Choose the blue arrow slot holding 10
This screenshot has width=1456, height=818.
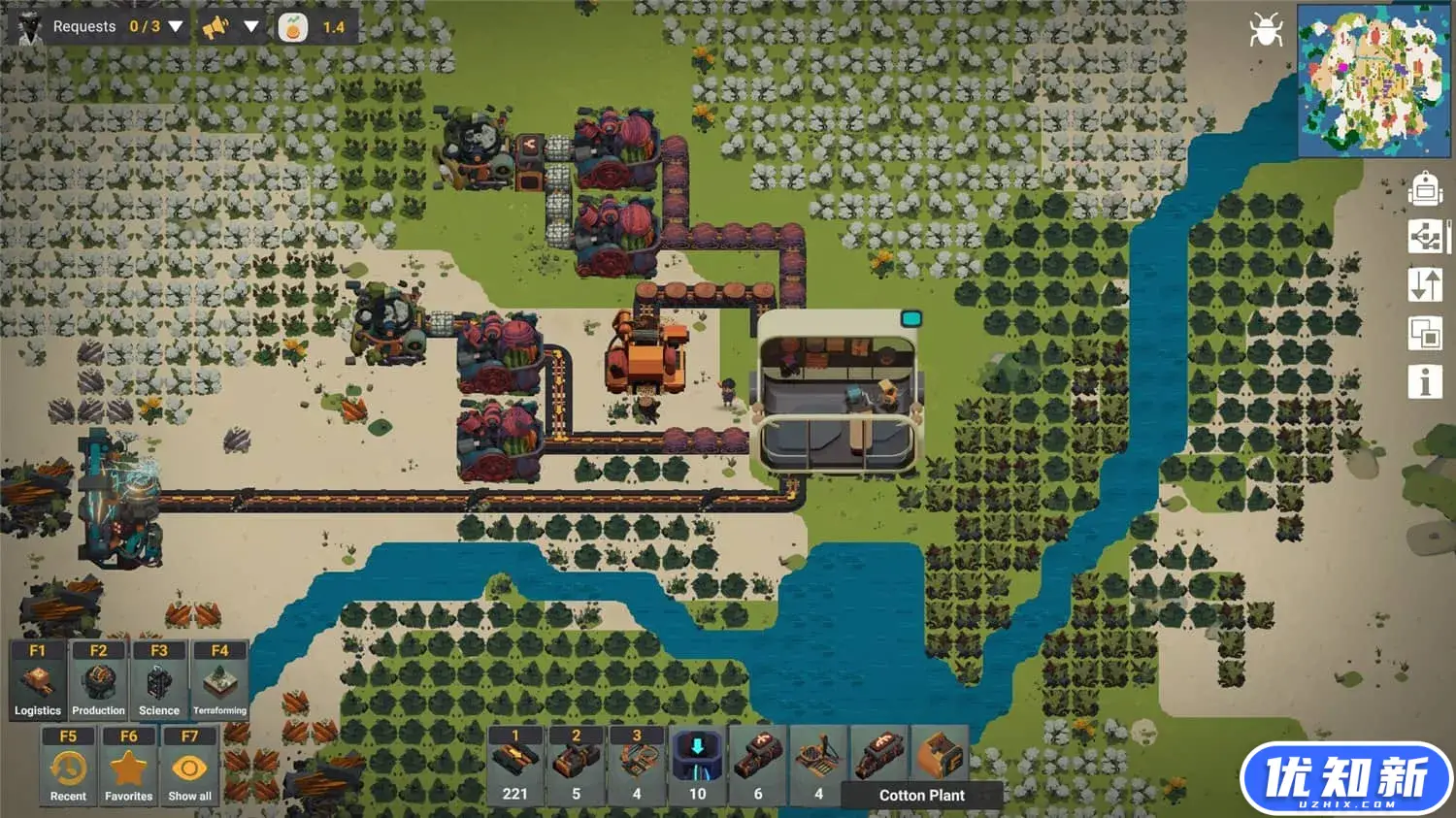[697, 765]
